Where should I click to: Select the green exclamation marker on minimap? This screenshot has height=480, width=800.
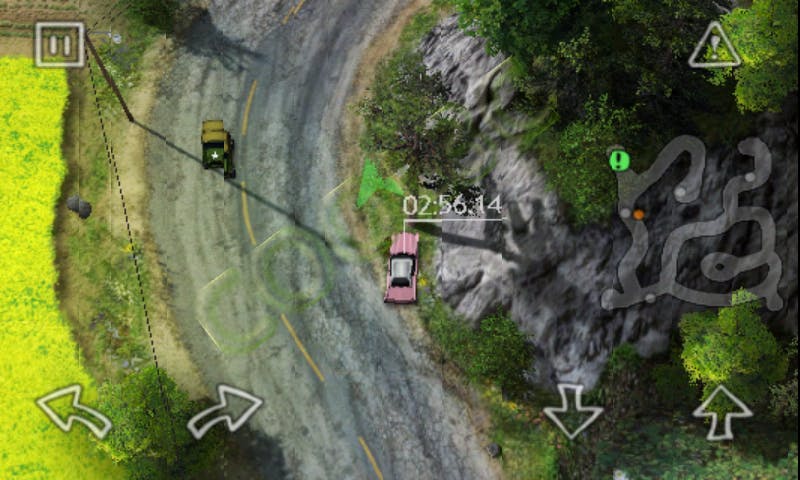click(x=619, y=160)
